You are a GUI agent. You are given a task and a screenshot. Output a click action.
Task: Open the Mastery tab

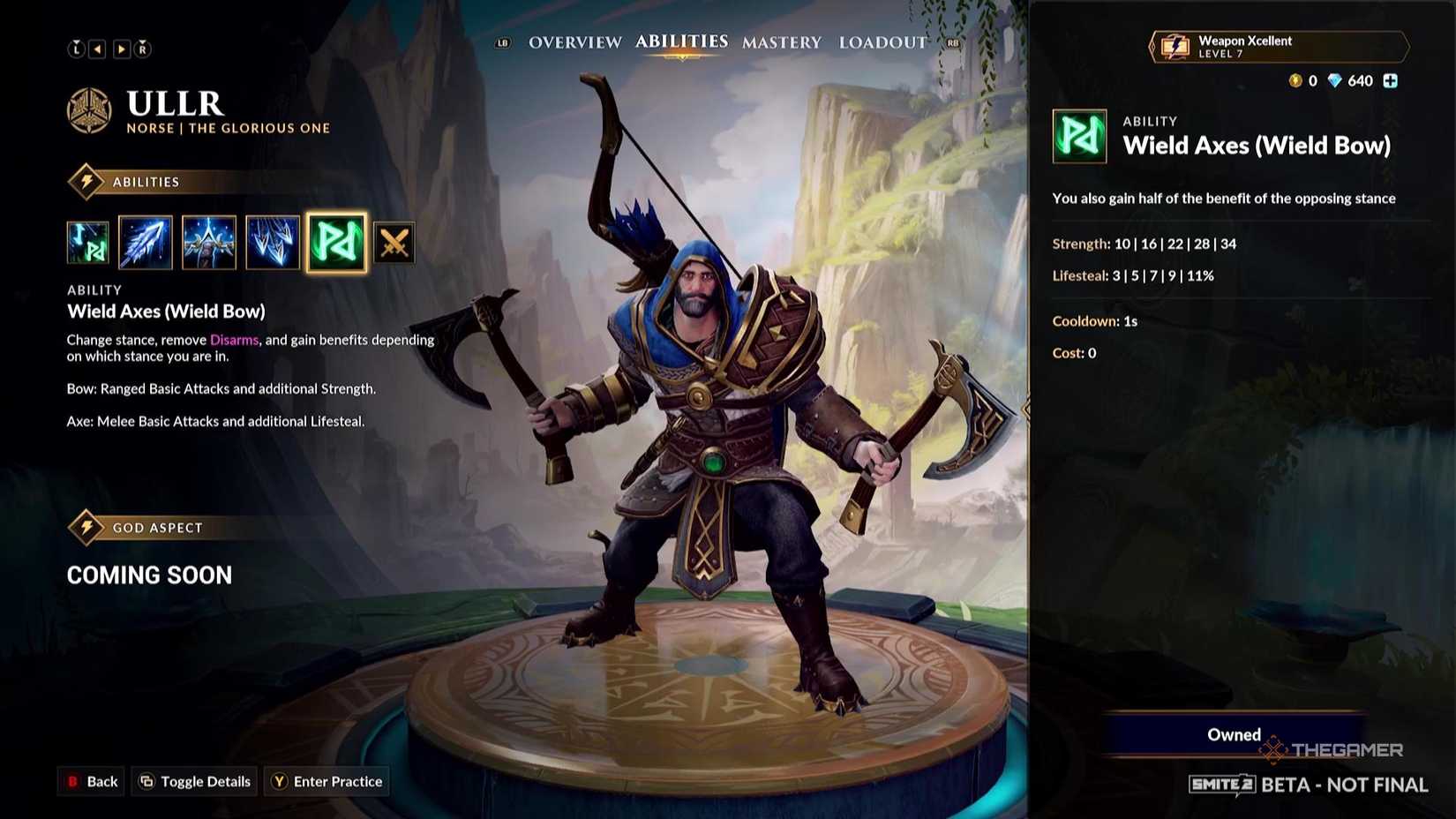tap(782, 41)
